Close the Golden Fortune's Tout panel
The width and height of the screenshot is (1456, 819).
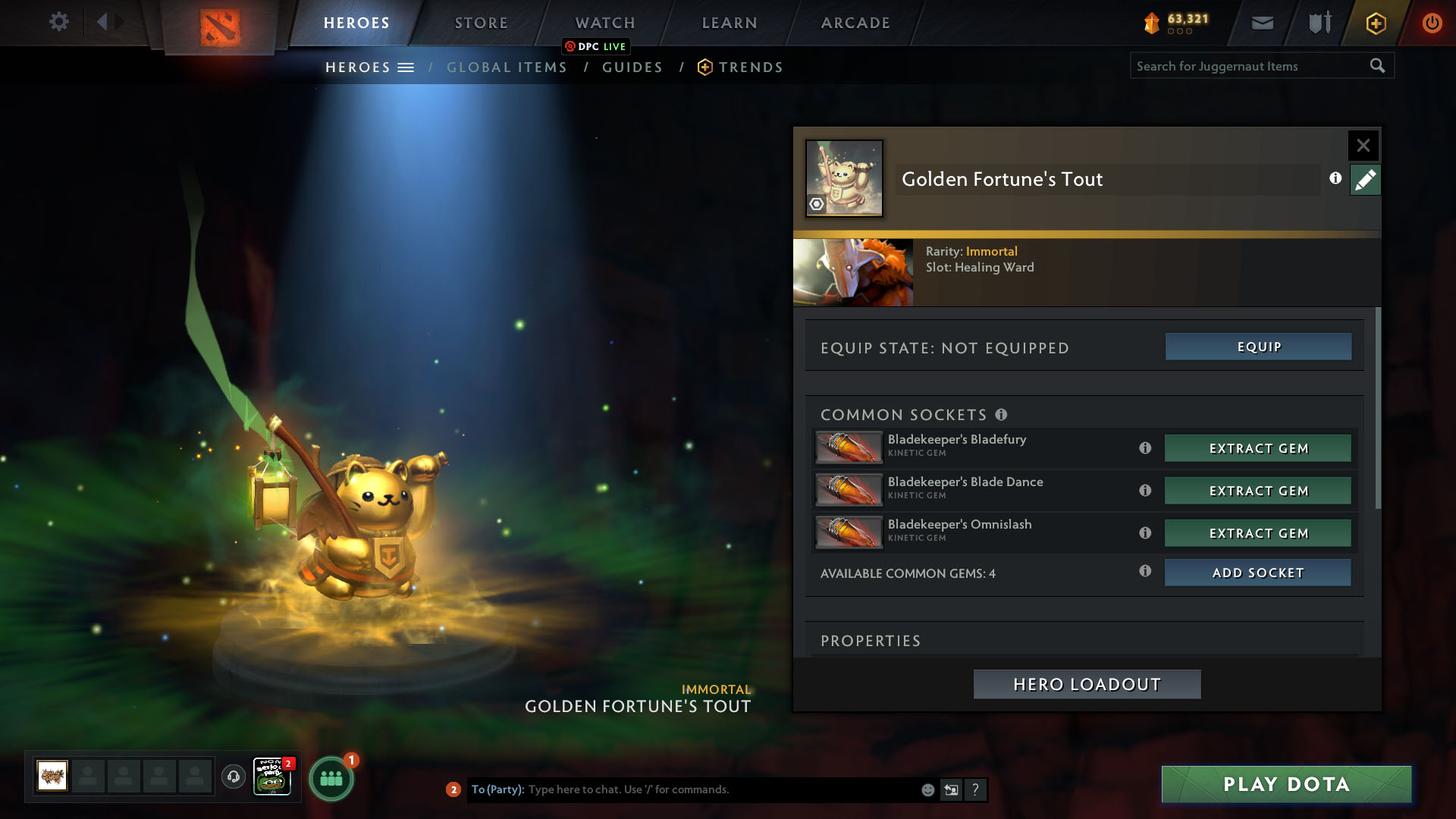(x=1363, y=145)
